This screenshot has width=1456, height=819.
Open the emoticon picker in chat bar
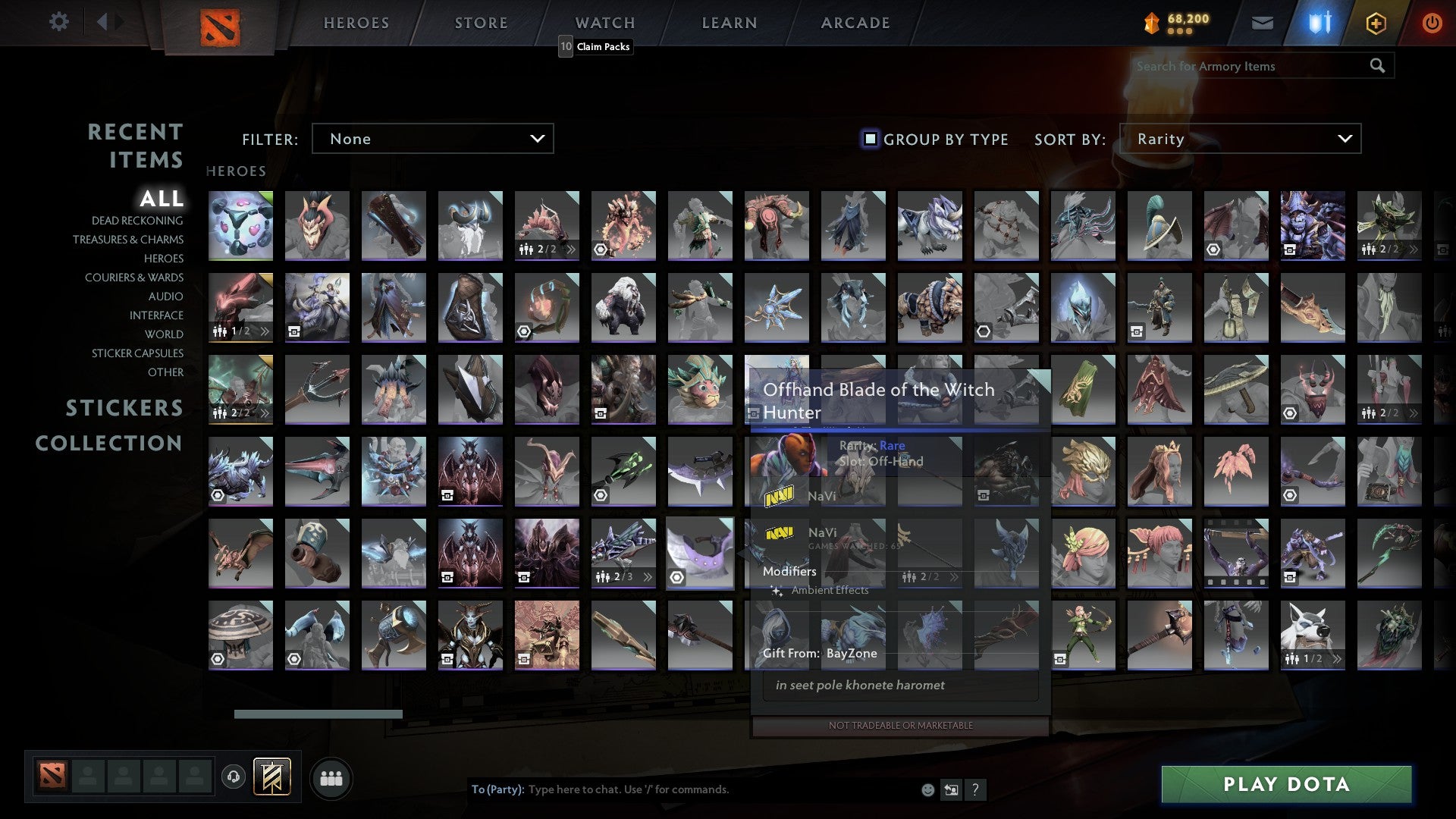click(x=927, y=789)
